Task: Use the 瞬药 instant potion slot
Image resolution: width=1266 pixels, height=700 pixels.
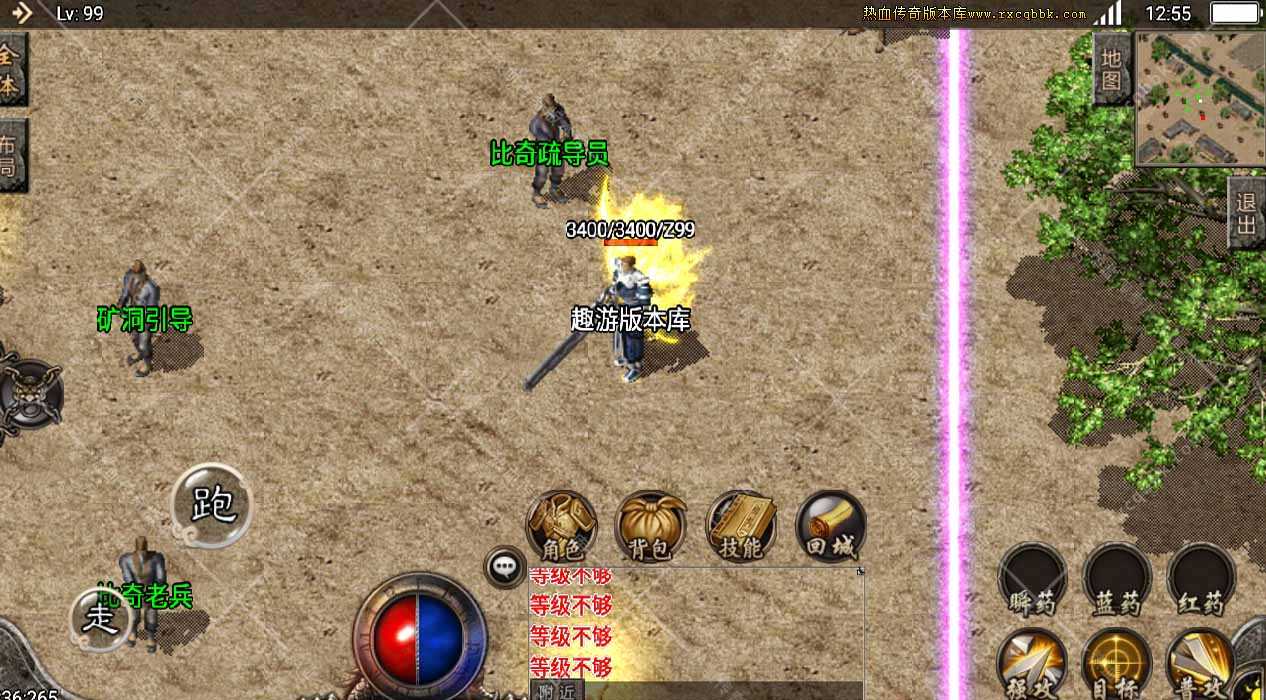Action: point(1032,579)
